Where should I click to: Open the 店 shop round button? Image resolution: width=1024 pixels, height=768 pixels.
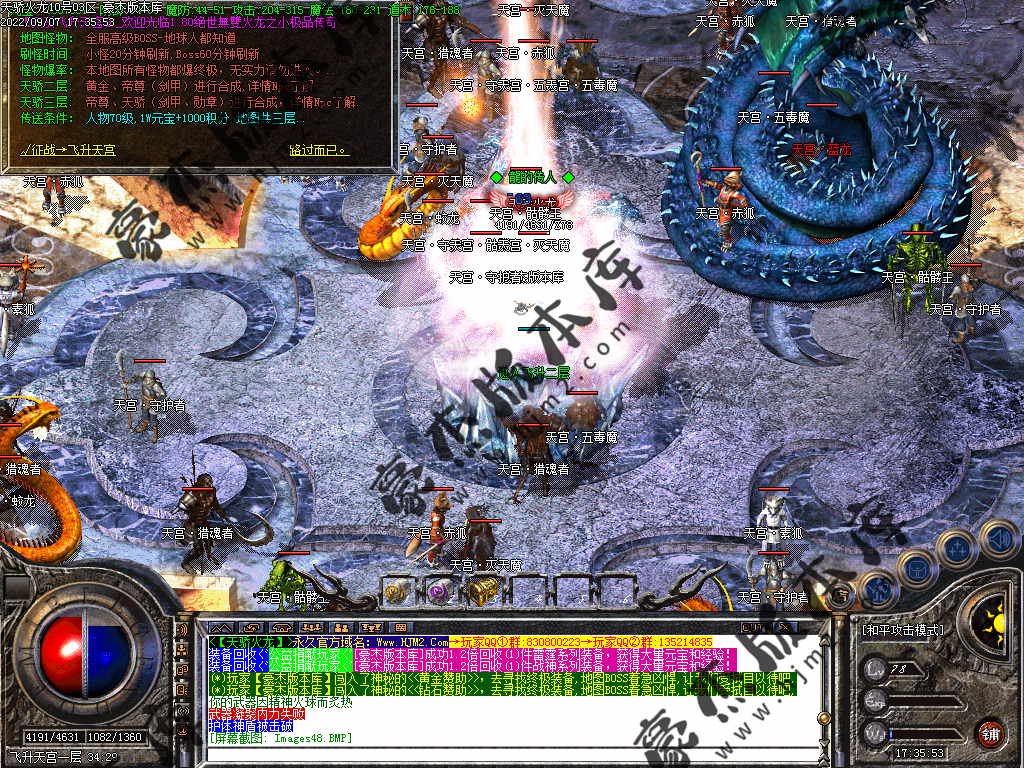point(841,596)
